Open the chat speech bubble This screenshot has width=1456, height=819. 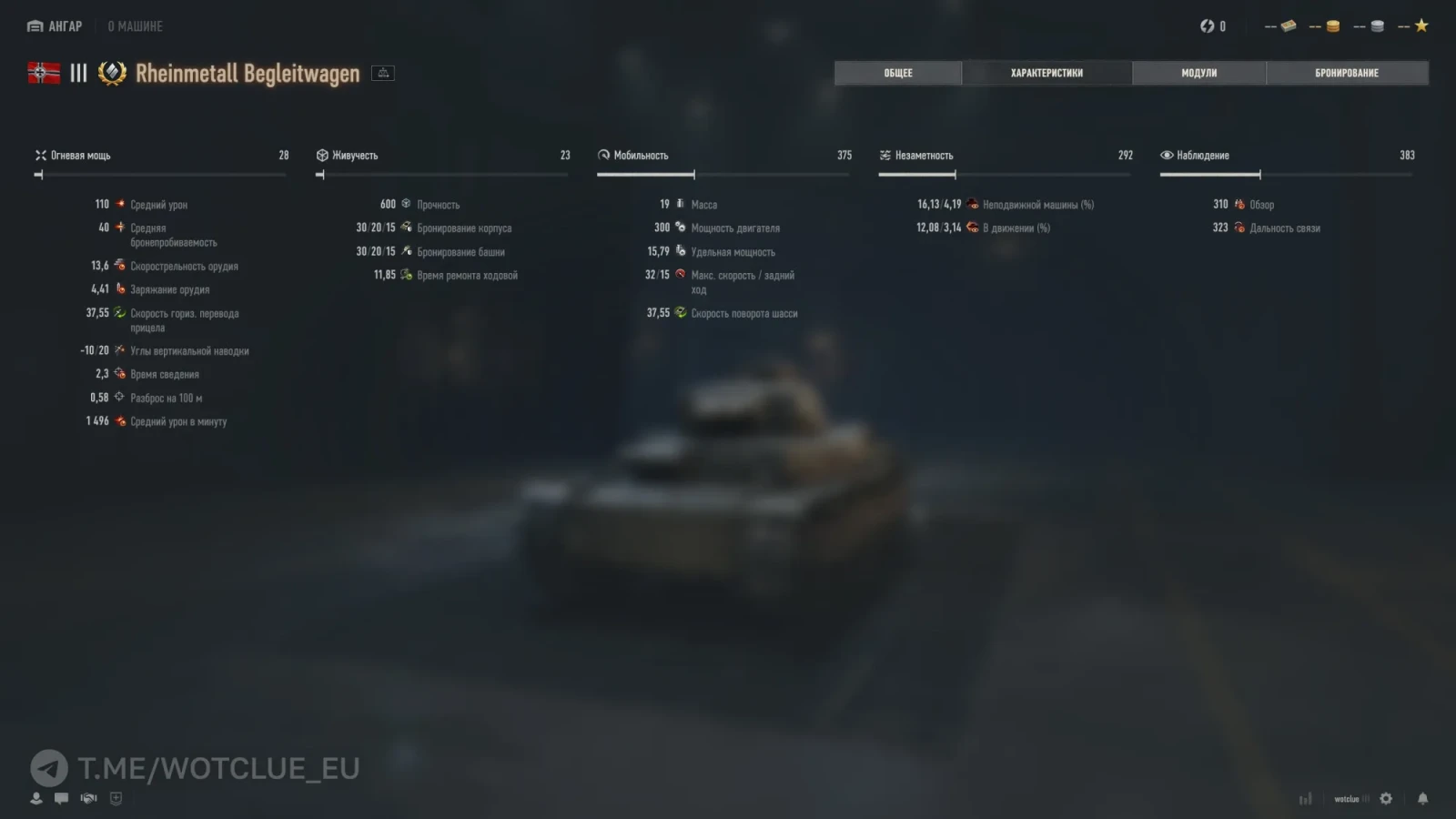click(61, 798)
